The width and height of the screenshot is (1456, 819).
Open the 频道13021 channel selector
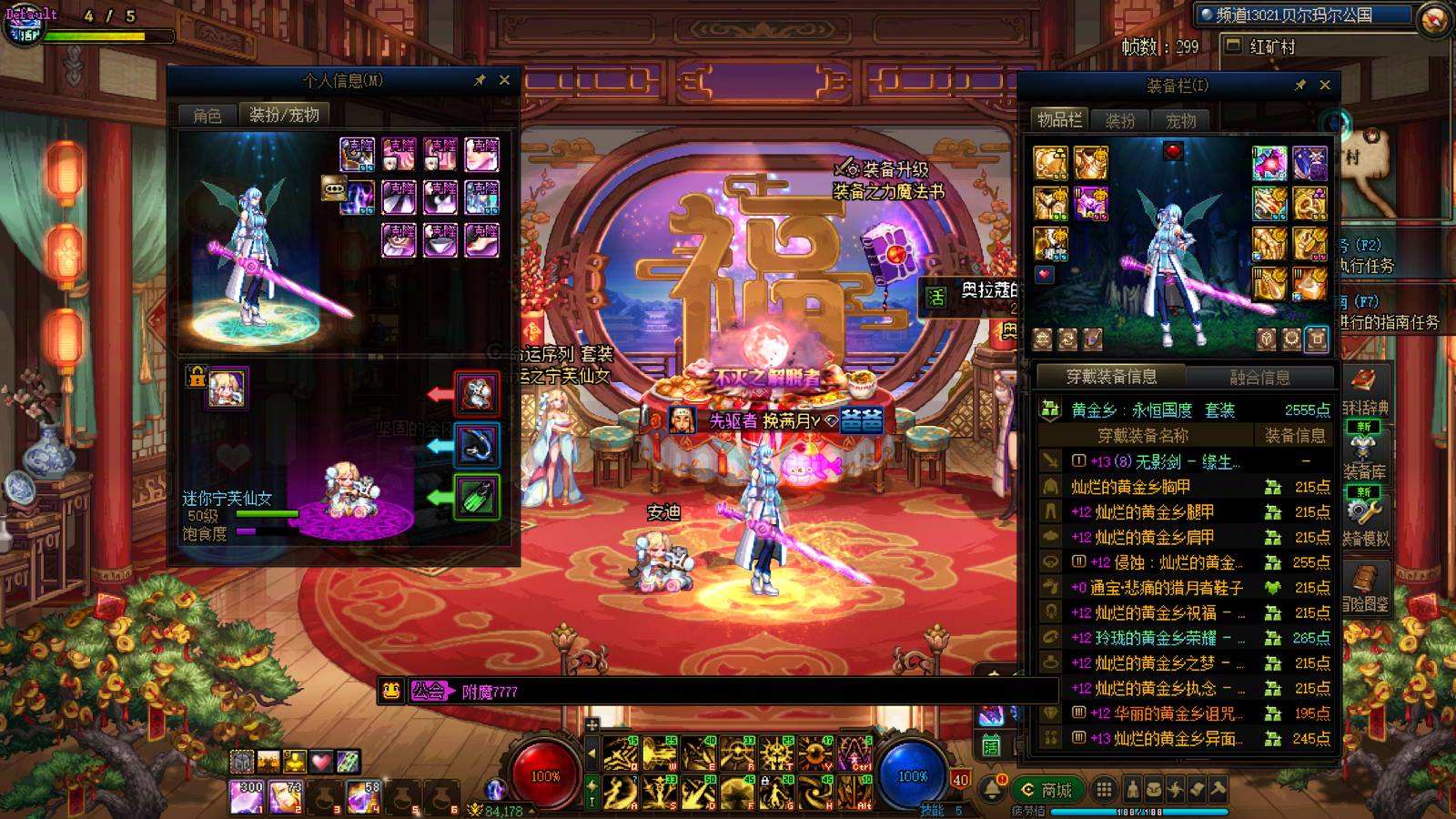coord(1303,15)
